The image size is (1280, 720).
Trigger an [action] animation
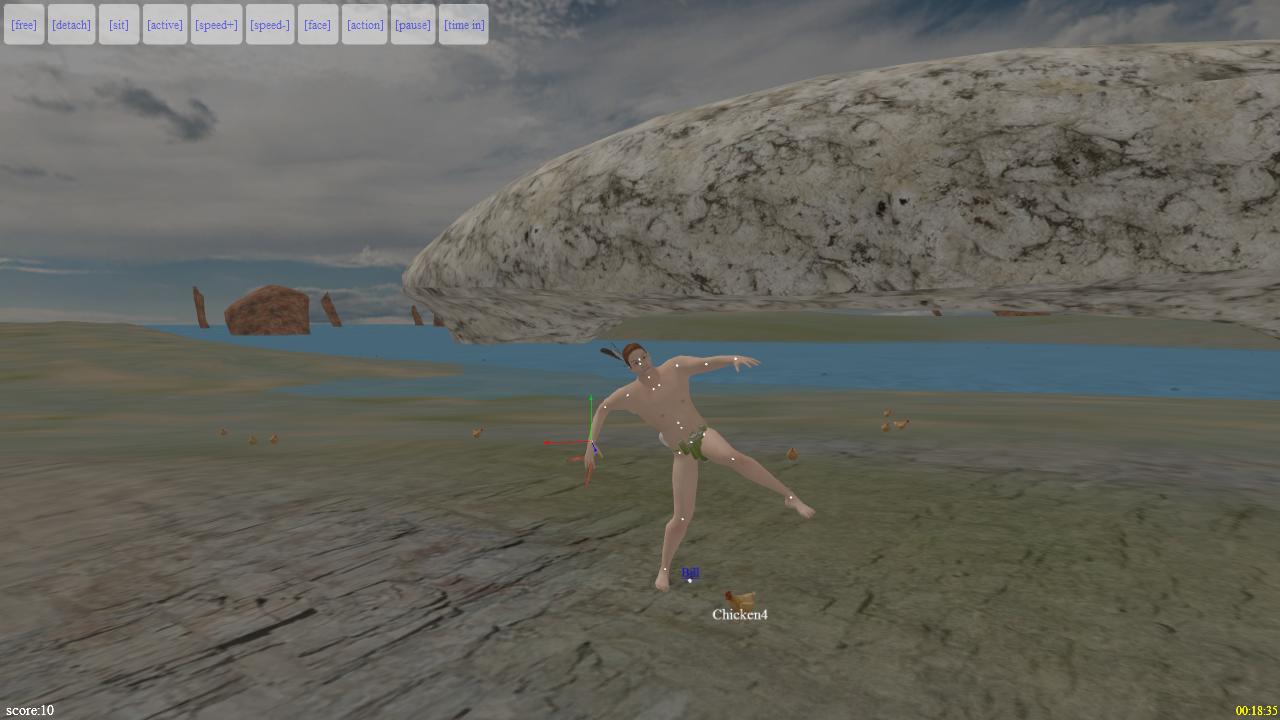(364, 24)
